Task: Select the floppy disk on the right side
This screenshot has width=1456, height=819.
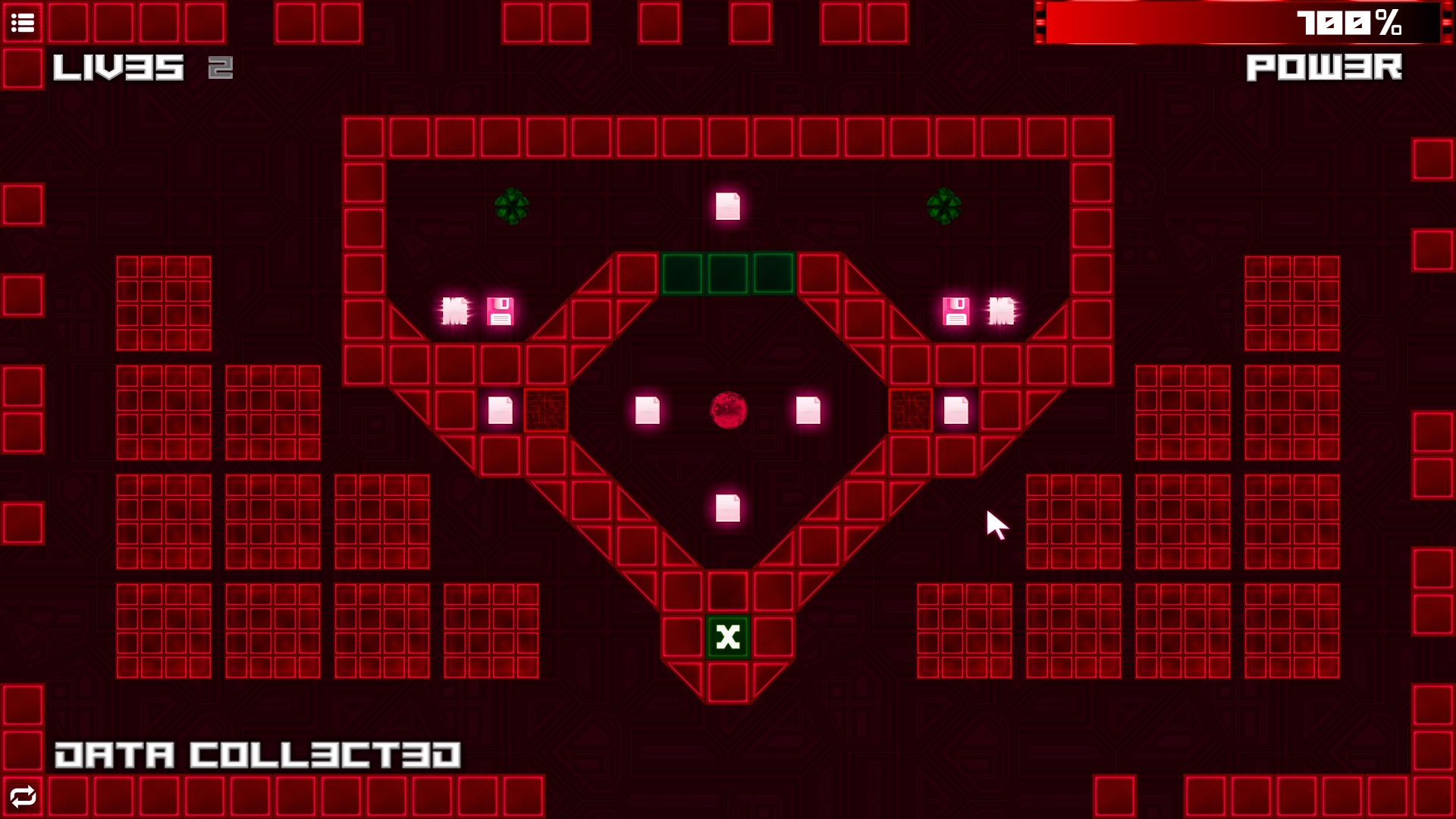Action: [x=957, y=309]
